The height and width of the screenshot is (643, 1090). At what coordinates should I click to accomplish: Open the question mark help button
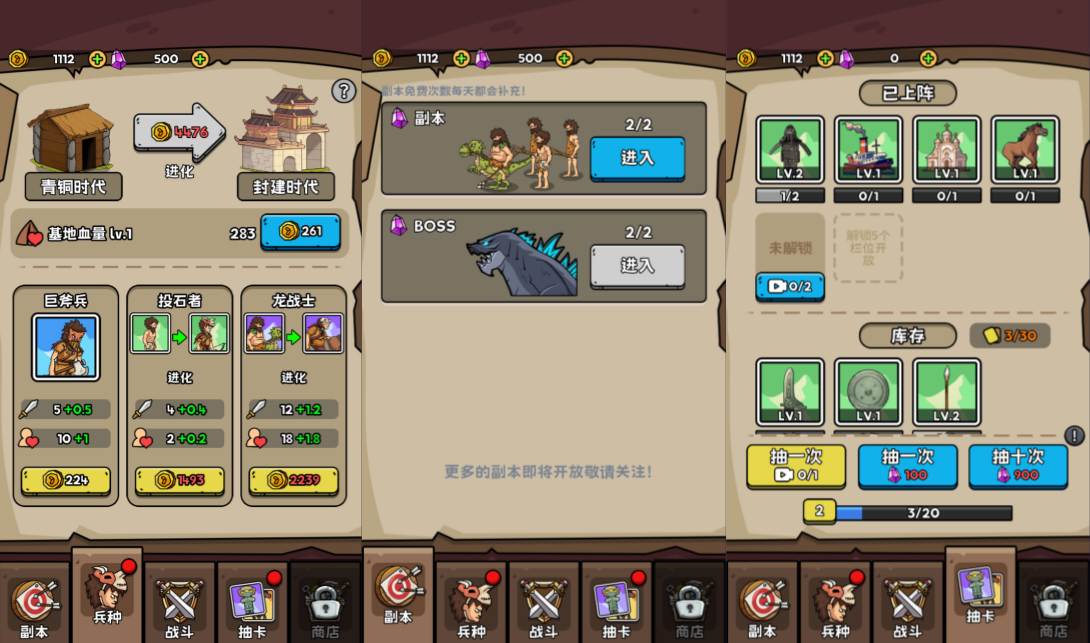pyautogui.click(x=344, y=91)
